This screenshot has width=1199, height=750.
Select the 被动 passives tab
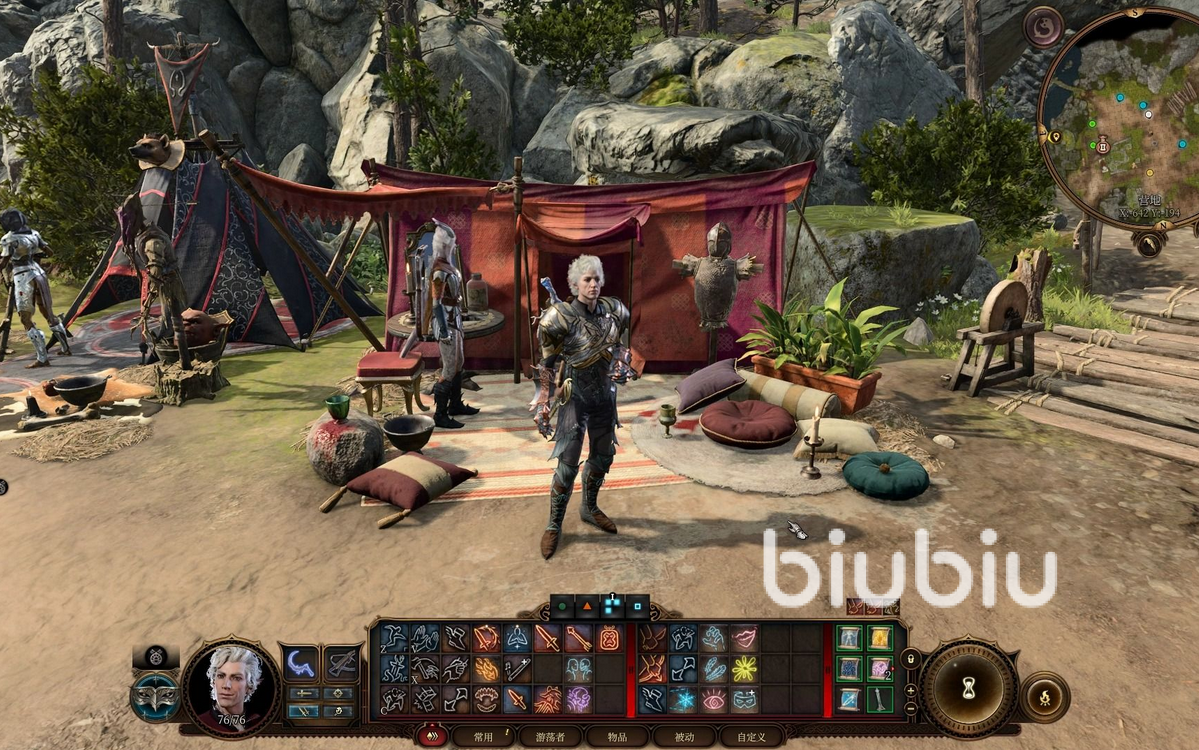click(683, 737)
